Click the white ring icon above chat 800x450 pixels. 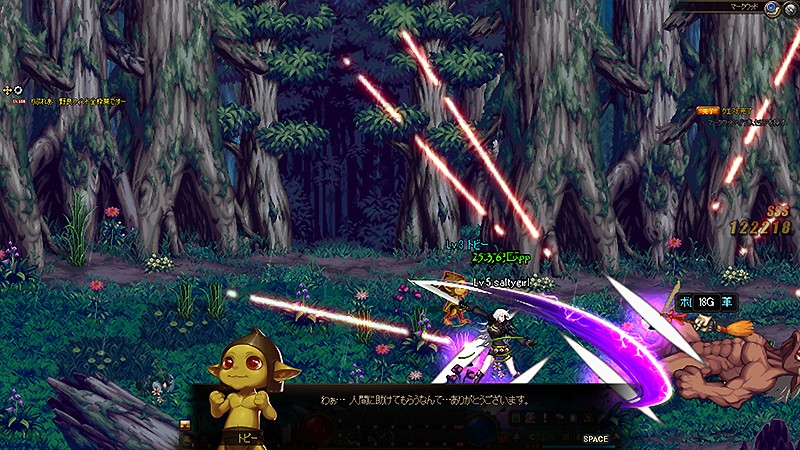18,90
